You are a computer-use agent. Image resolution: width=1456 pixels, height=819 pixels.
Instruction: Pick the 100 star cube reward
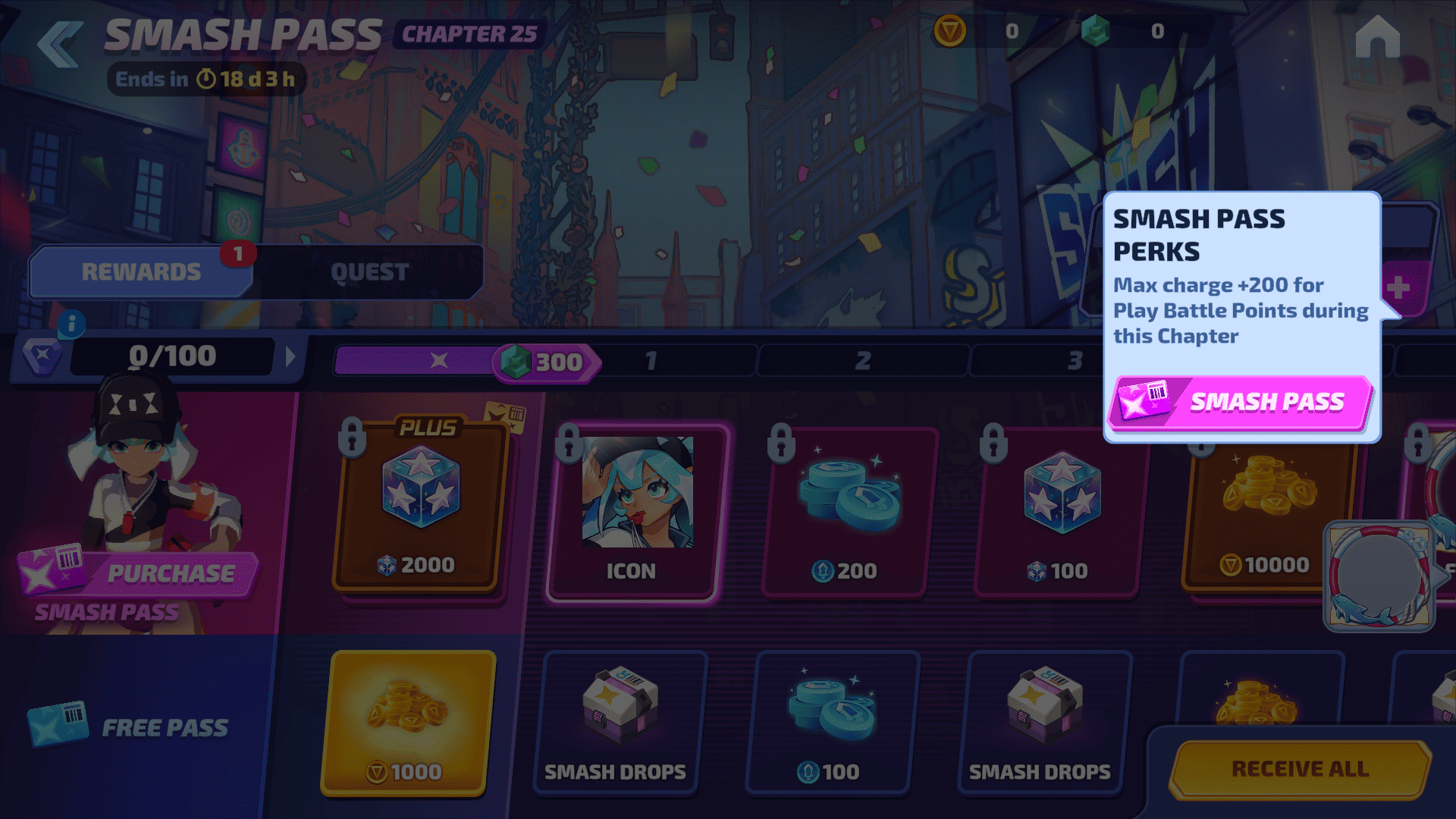click(x=1059, y=513)
